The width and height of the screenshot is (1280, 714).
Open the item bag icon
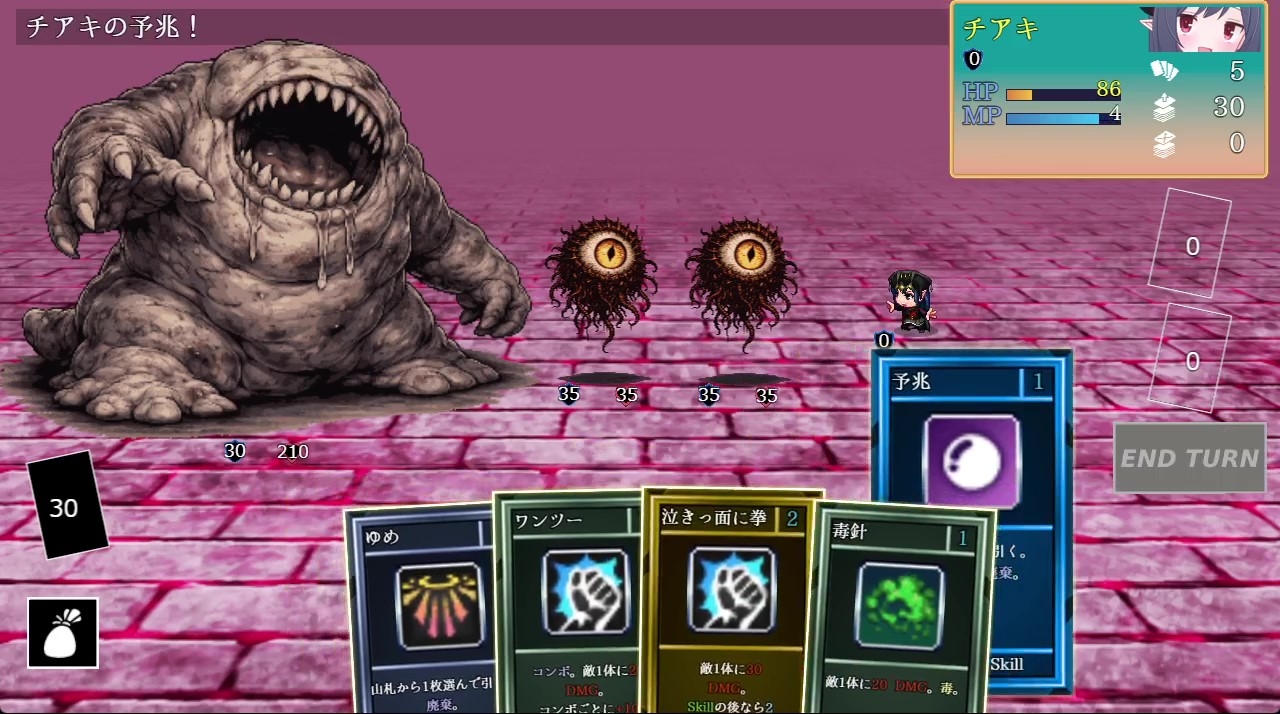point(63,633)
